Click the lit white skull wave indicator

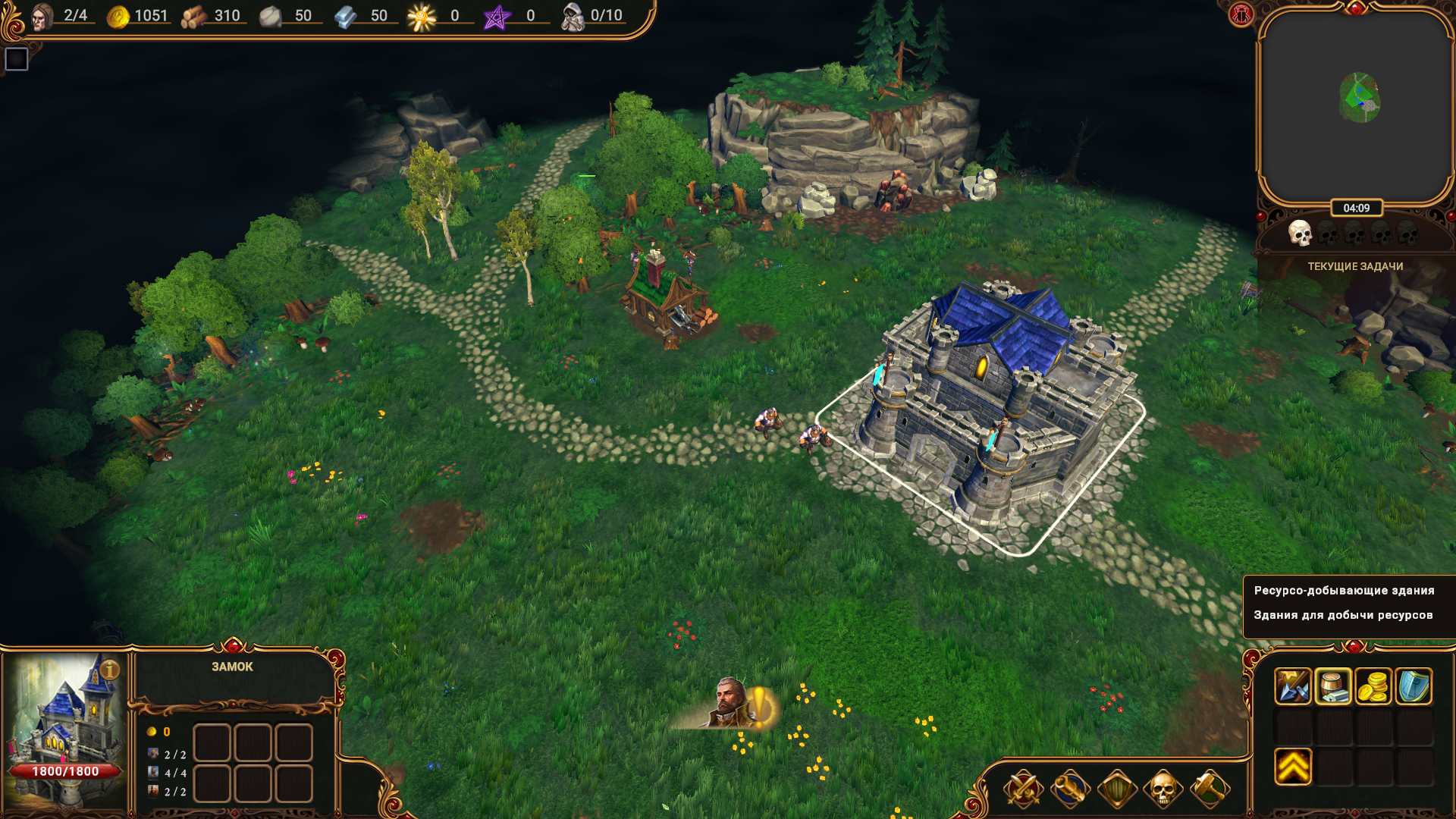tap(1300, 234)
